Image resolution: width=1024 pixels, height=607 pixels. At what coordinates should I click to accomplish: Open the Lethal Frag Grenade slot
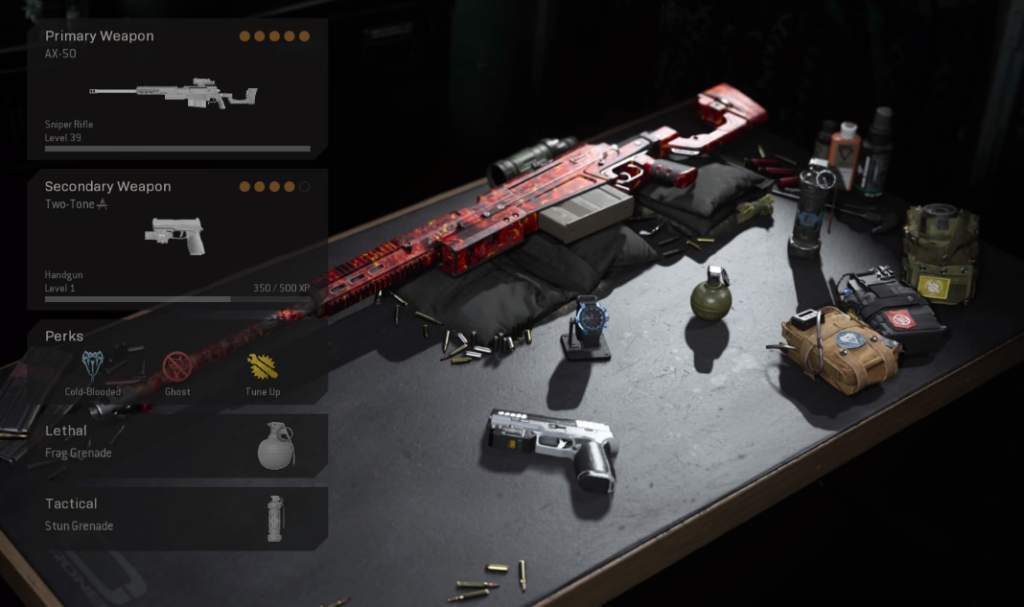tap(177, 445)
